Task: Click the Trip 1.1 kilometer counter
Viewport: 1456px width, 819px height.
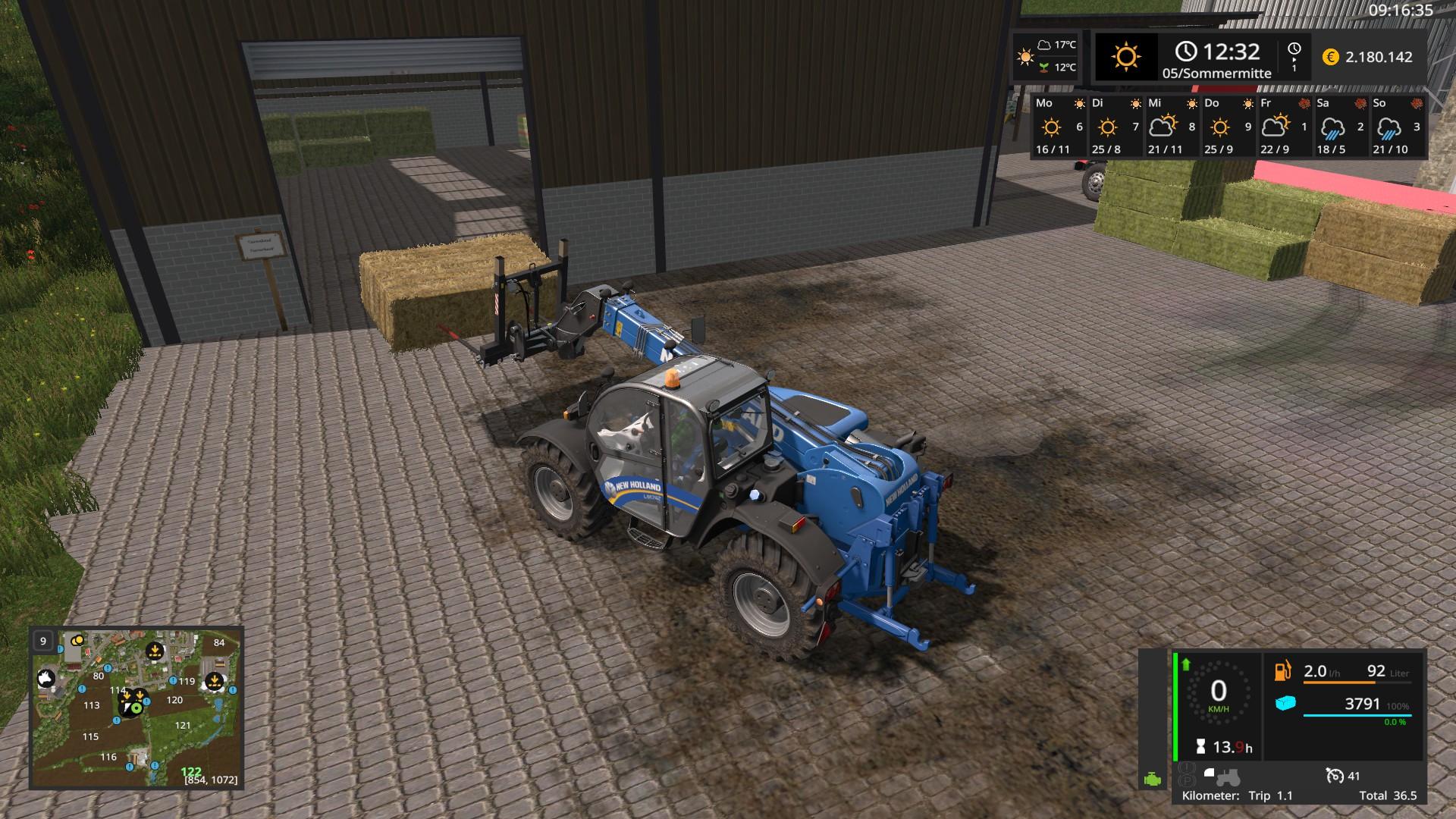Action: click(1271, 795)
